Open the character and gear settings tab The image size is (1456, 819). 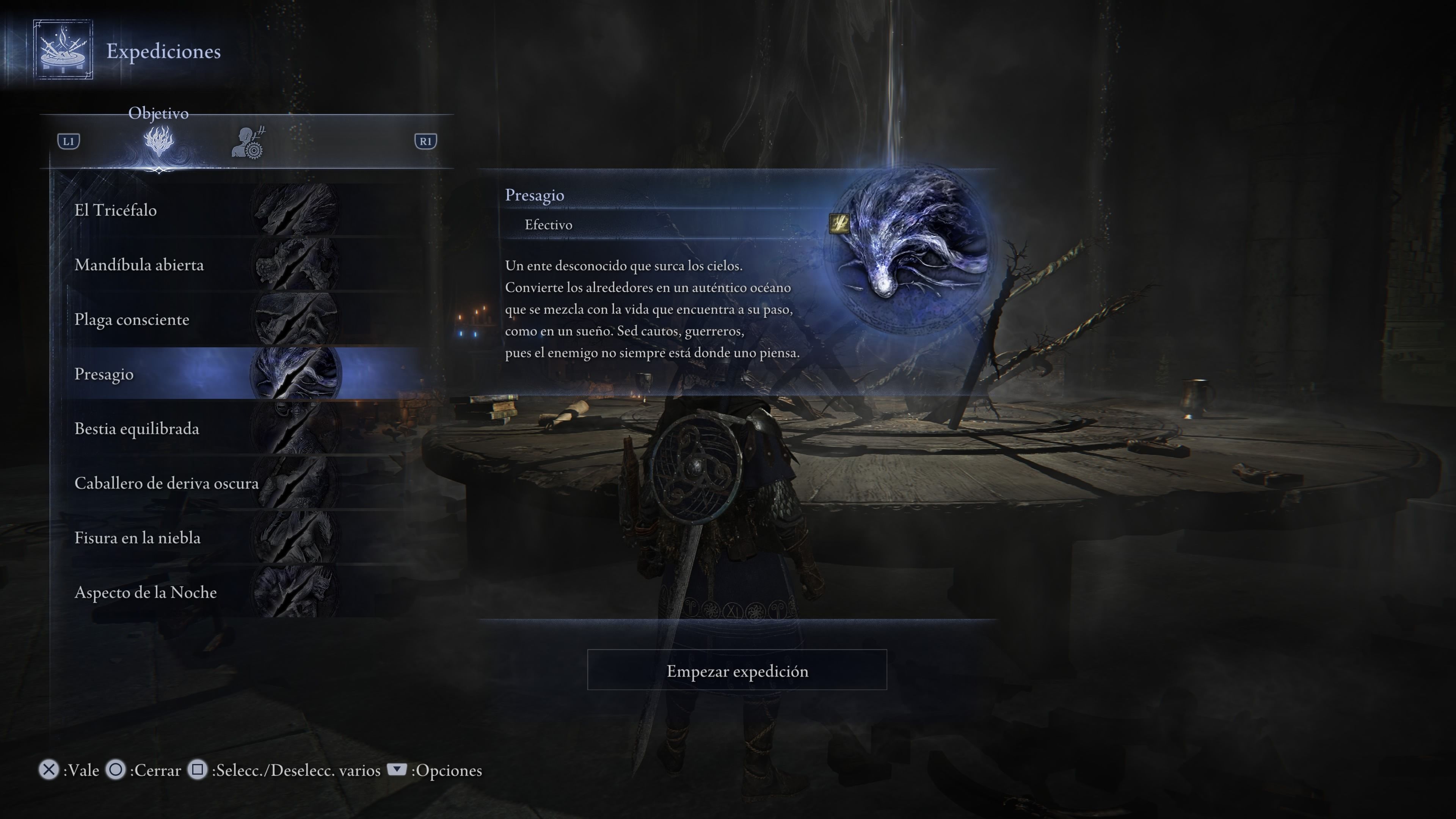click(248, 143)
